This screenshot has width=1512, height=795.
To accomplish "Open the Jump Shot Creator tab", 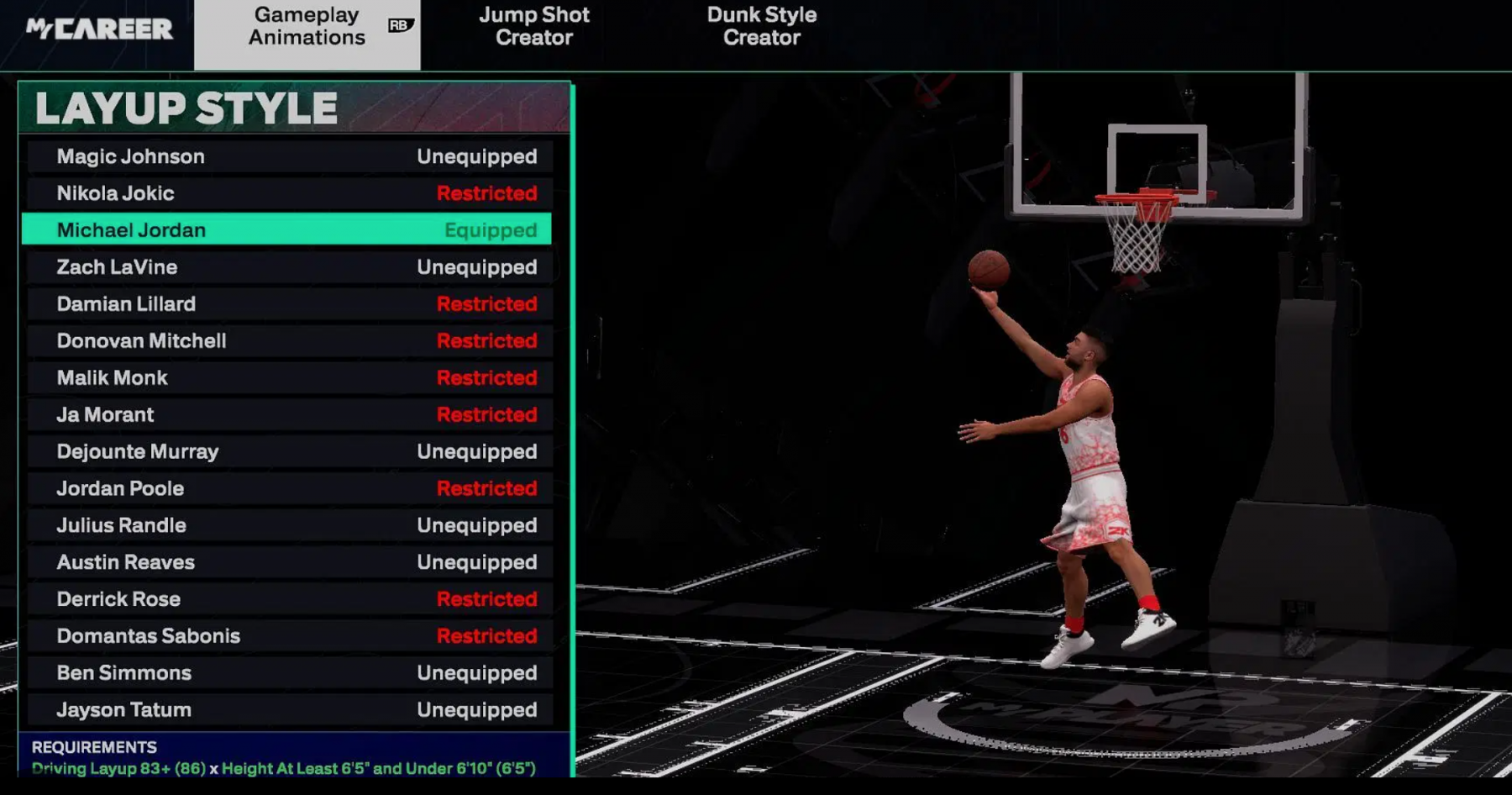I will [534, 27].
